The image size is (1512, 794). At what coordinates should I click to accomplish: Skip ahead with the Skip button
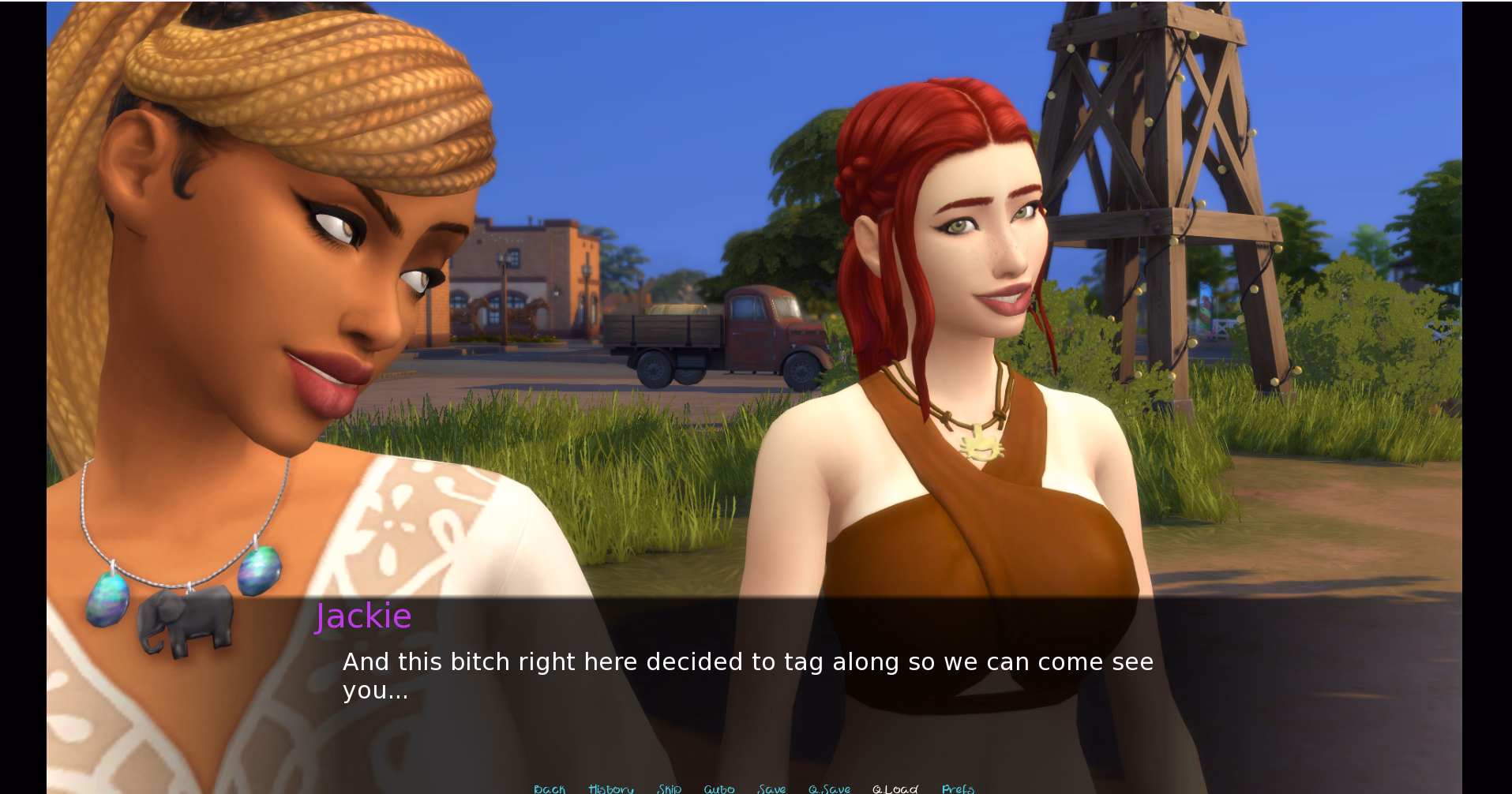pos(669,788)
